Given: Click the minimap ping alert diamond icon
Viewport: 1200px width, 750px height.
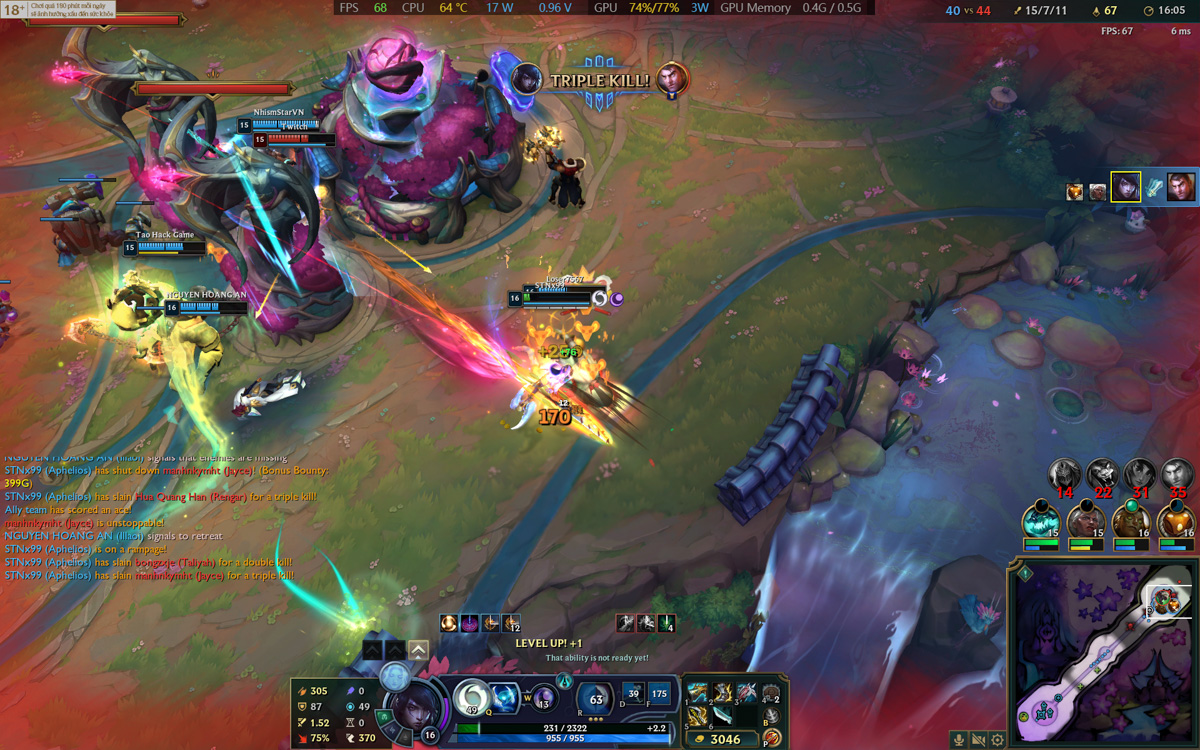Looking at the screenshot, I should point(1025,574).
